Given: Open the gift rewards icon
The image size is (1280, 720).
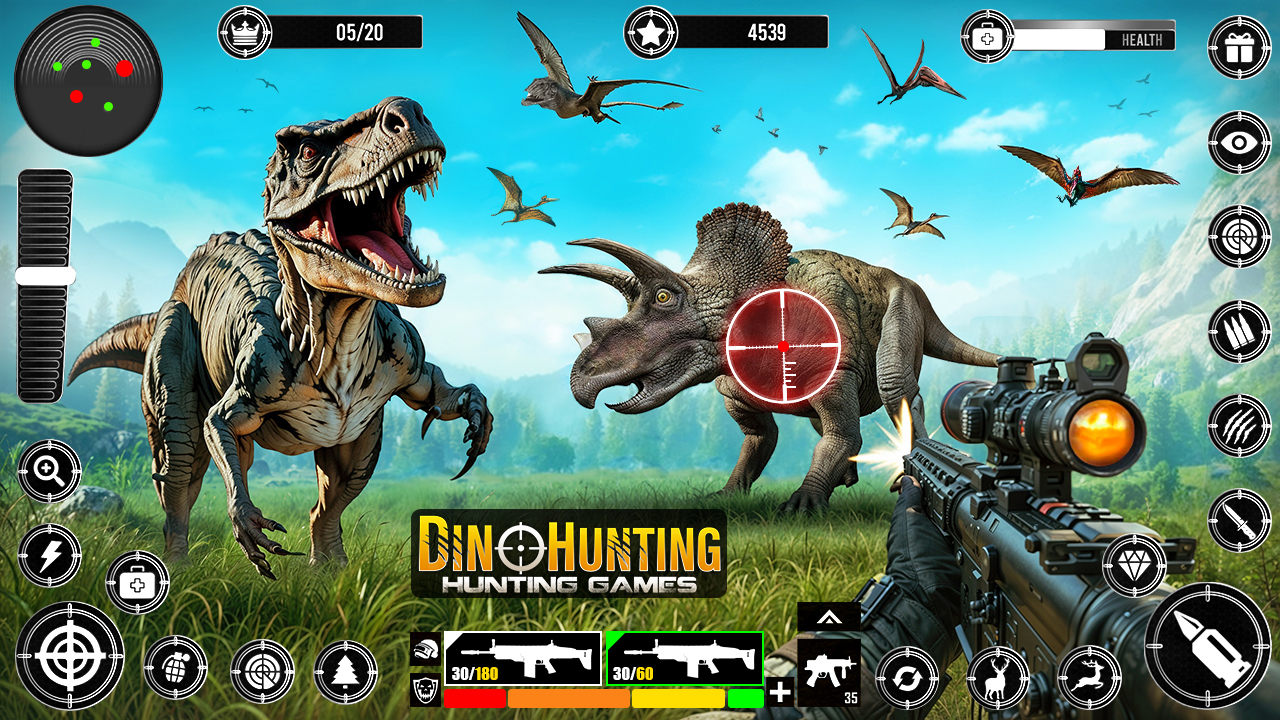Looking at the screenshot, I should coord(1240,45).
